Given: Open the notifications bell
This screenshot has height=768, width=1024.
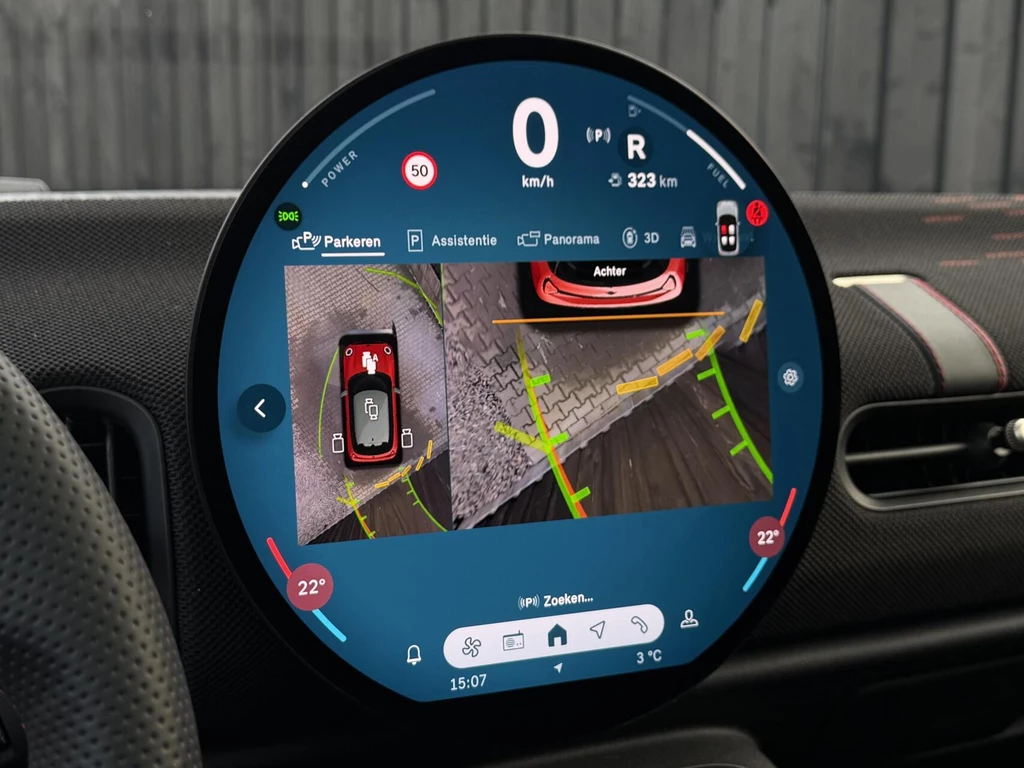Looking at the screenshot, I should pyautogui.click(x=413, y=654).
